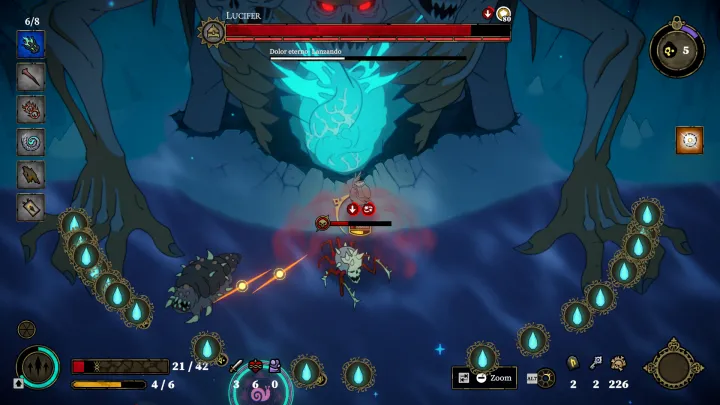Pick the yellow card relic slot
Viewport: 720px width, 405px height.
click(30, 206)
